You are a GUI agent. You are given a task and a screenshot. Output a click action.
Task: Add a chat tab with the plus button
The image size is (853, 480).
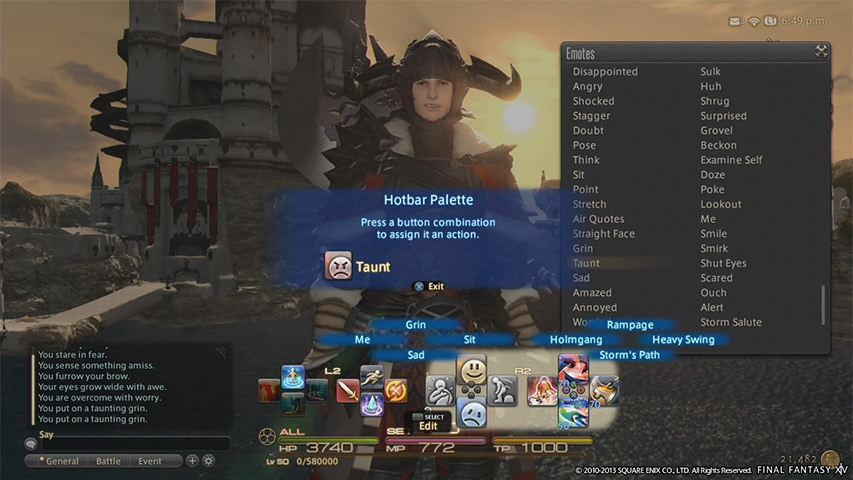click(x=192, y=461)
